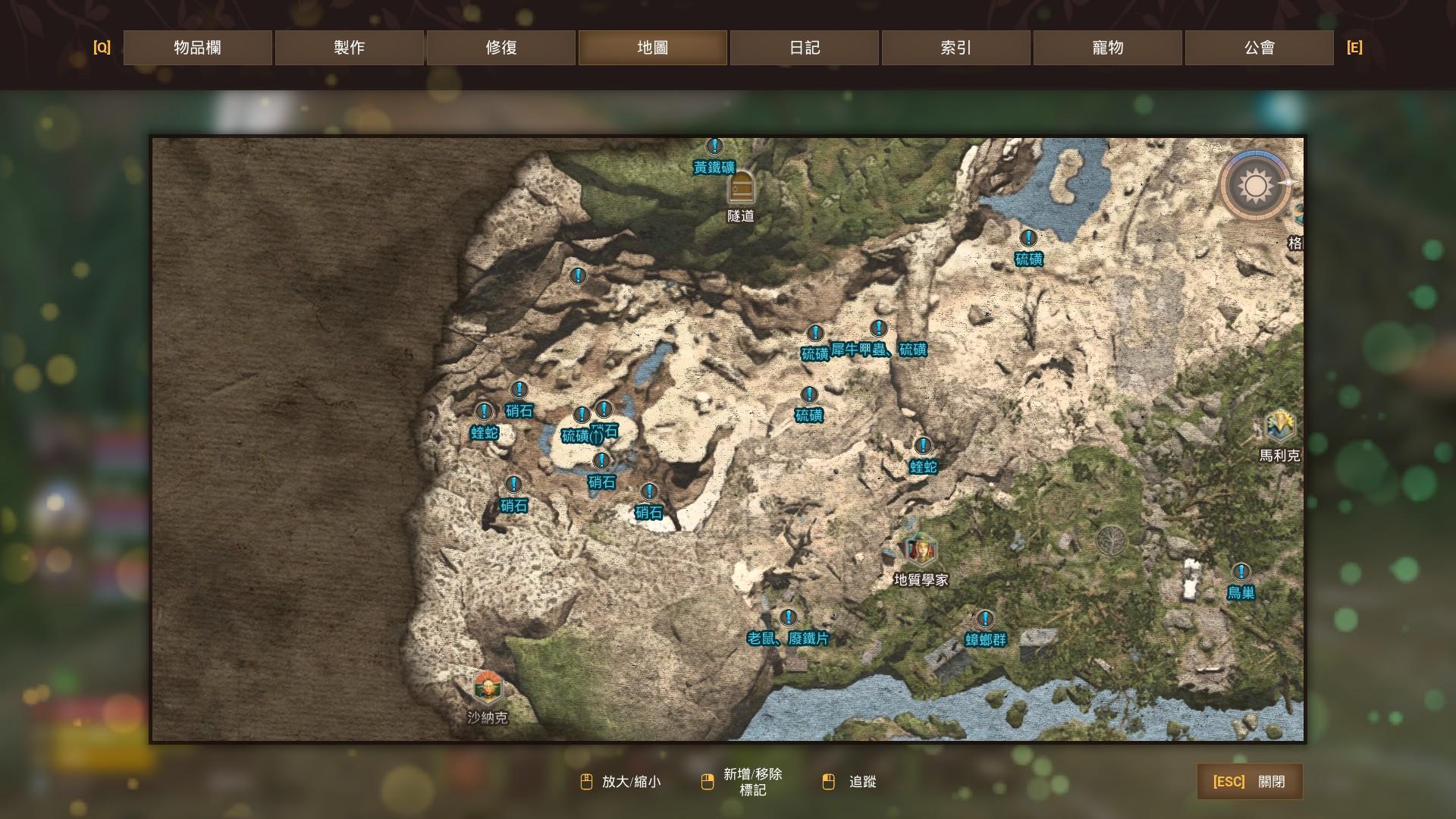1456x819 pixels.
Task: Show the 公會 guild tab
Action: coord(1259,48)
